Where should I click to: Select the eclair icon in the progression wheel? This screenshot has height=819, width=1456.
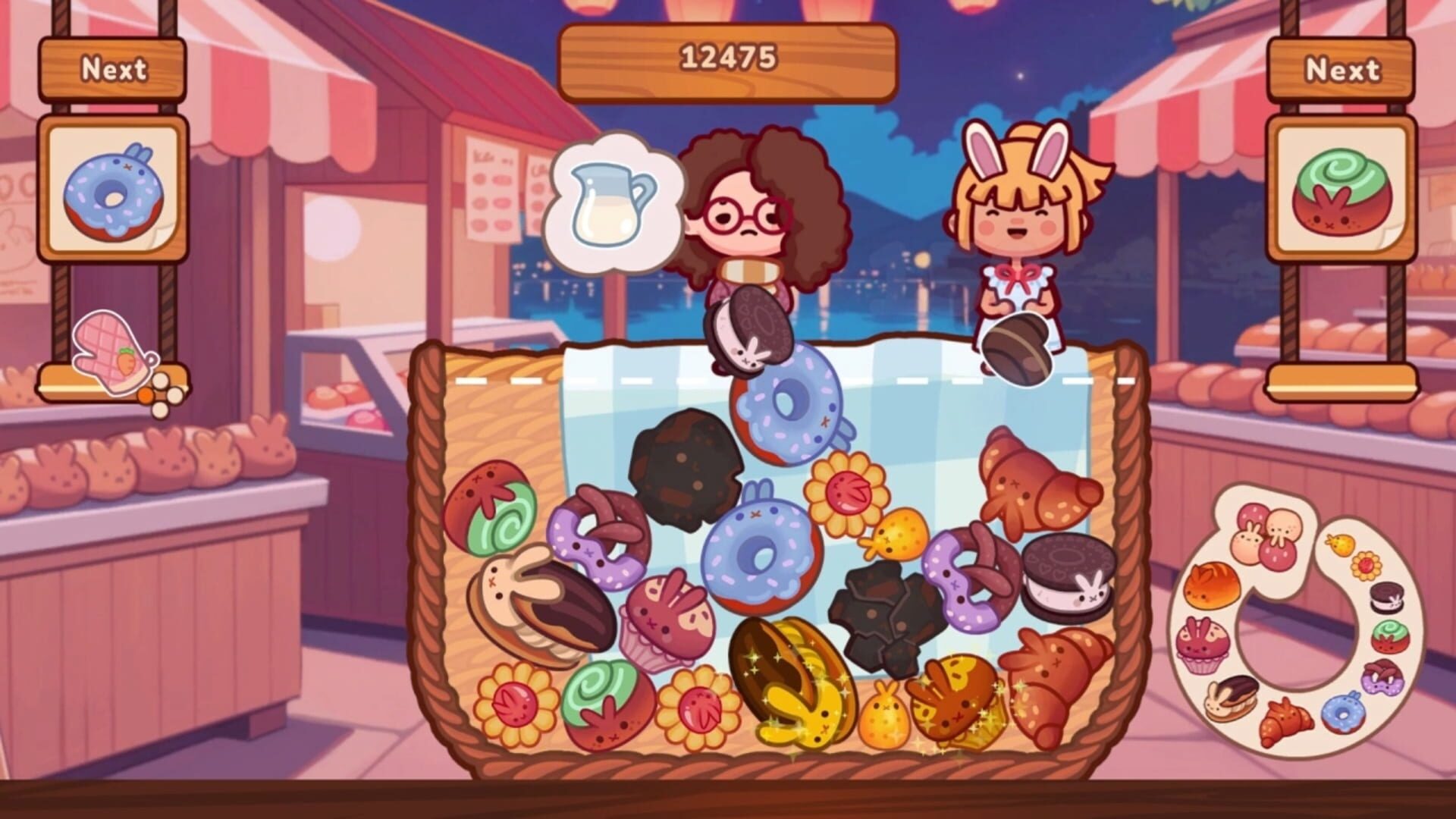(x=1232, y=698)
